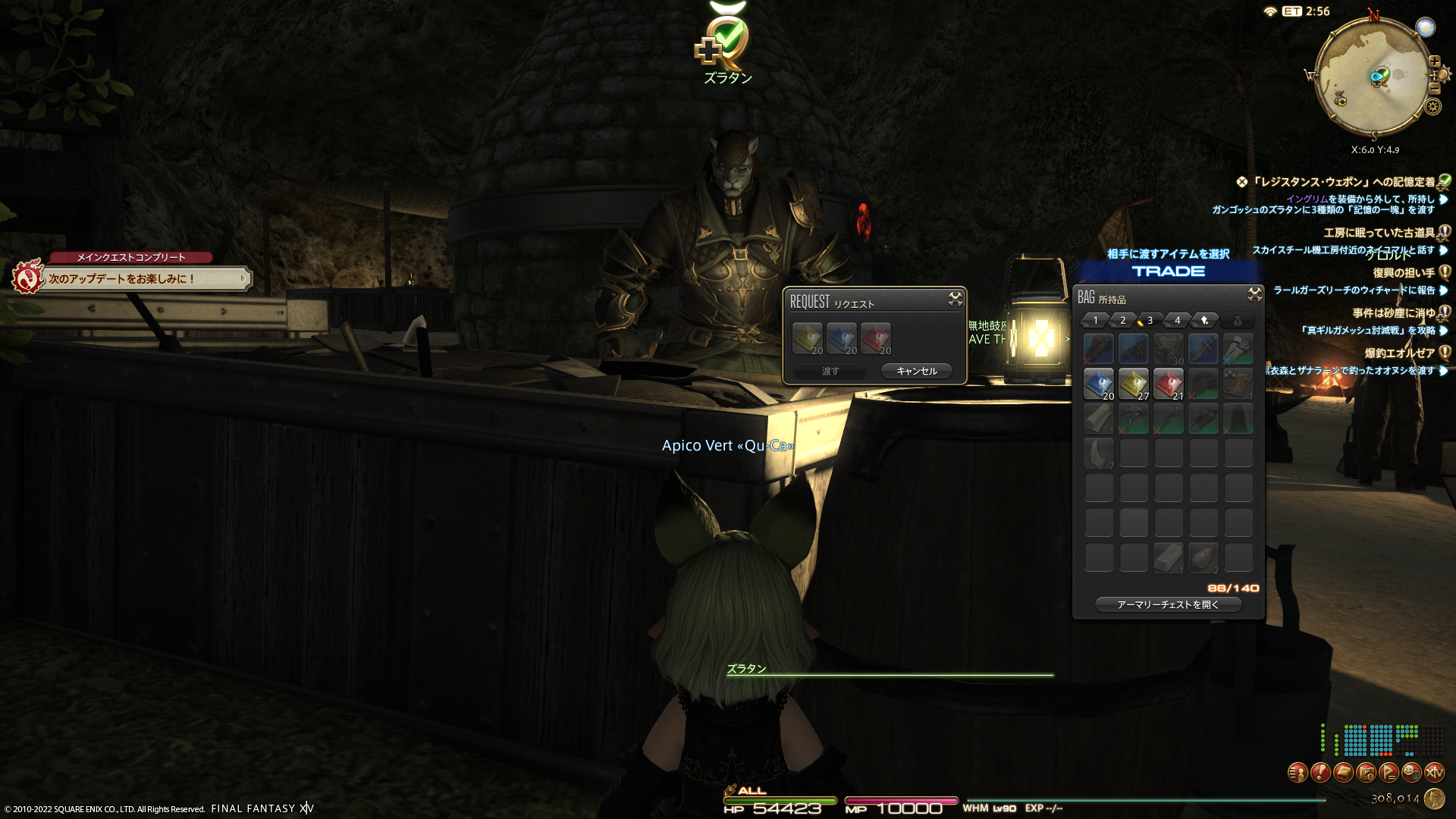
Task: Open the XIV system menu icon
Action: click(x=1434, y=772)
